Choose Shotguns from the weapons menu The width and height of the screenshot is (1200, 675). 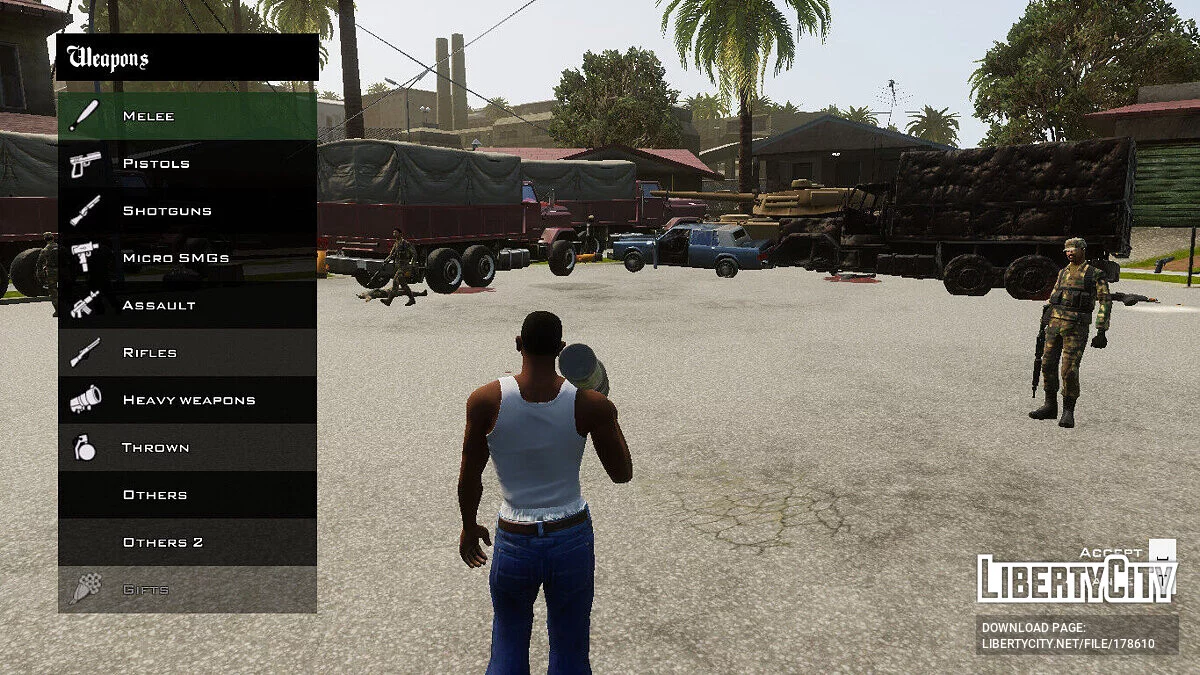[x=187, y=211]
